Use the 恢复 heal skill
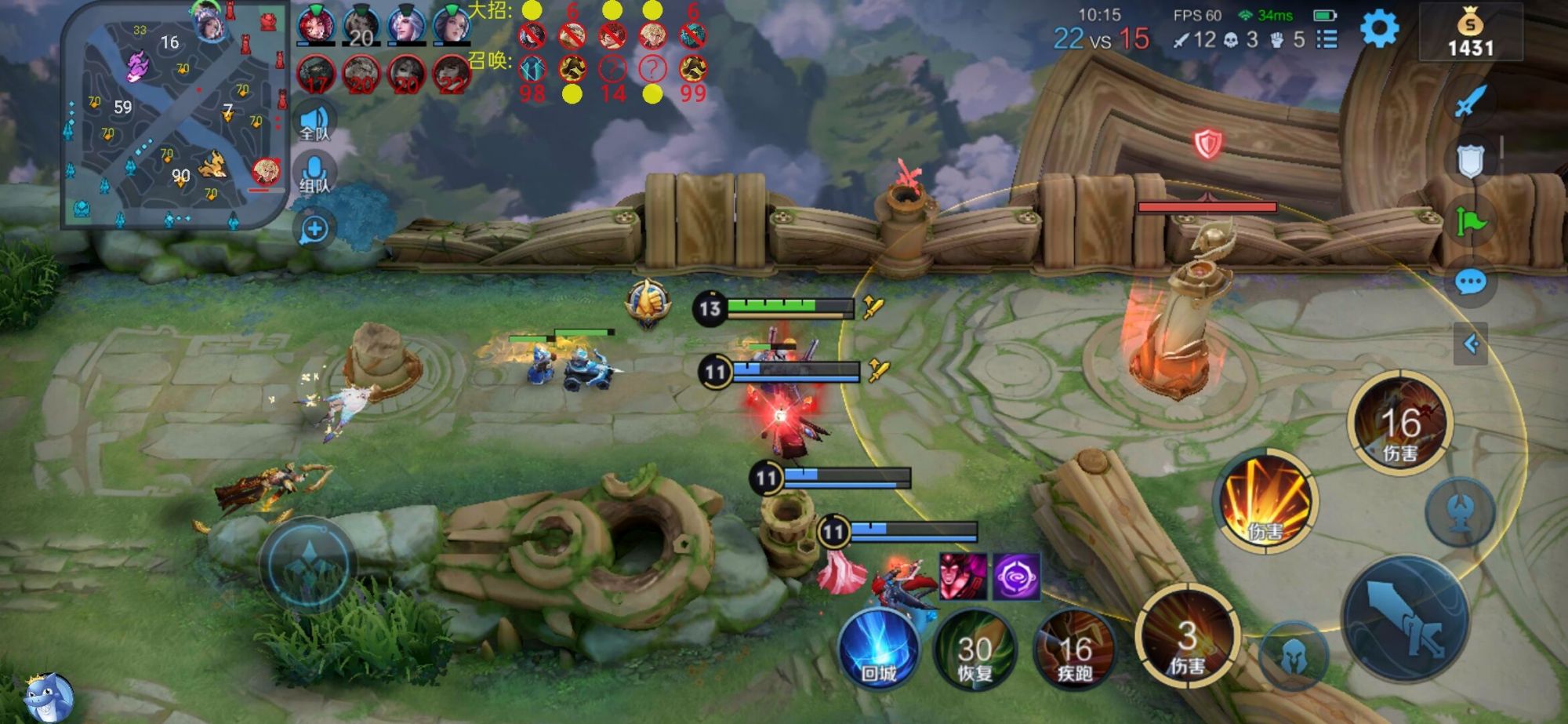This screenshot has width=1568, height=724. coord(975,653)
